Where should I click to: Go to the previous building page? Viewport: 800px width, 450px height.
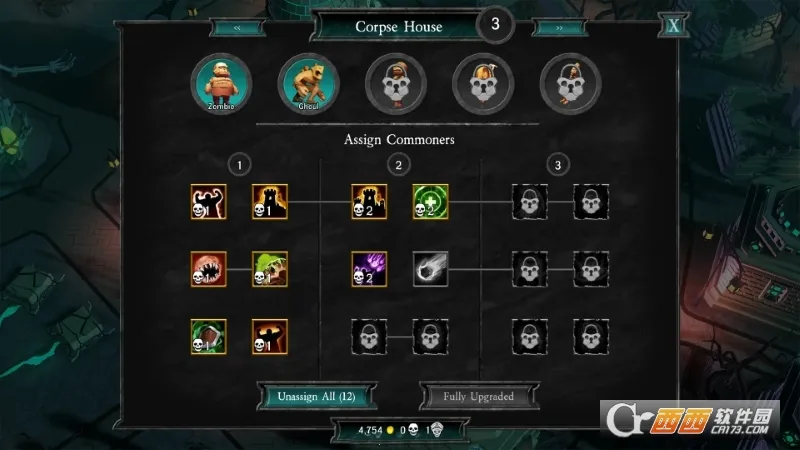pos(237,28)
